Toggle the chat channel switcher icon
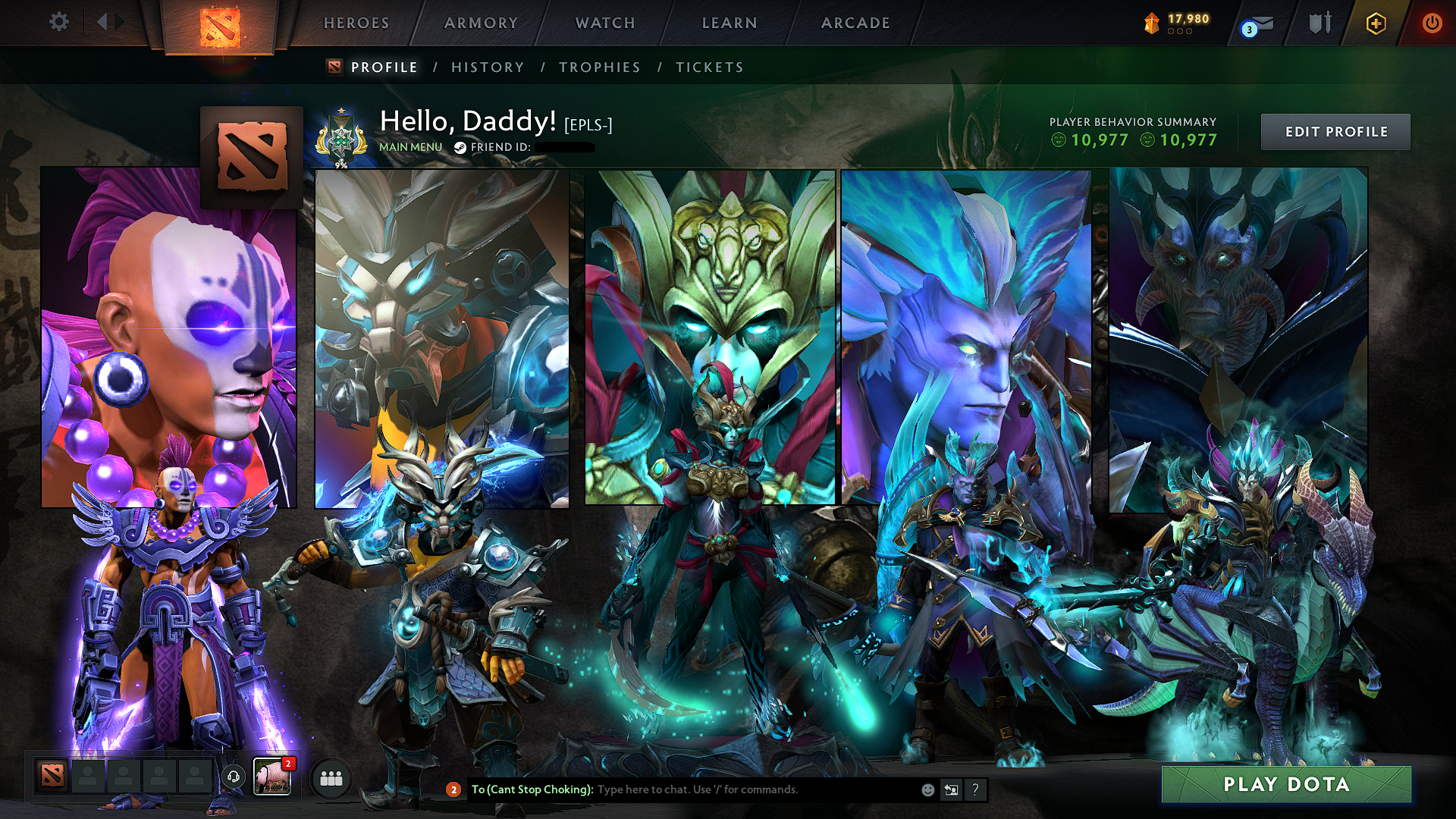Screen dimensions: 1456x819 (x=950, y=790)
